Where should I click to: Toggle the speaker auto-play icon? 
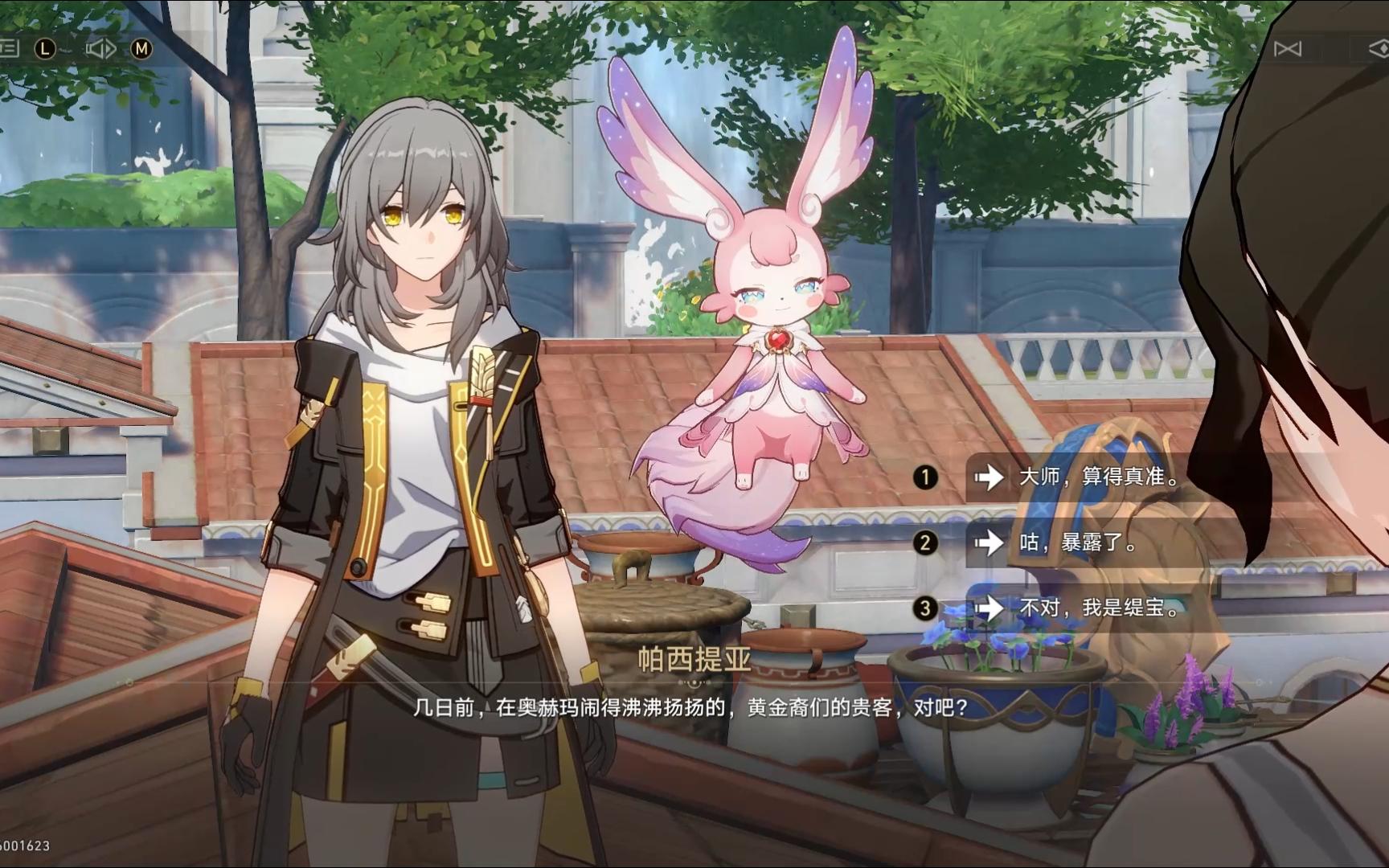(x=100, y=49)
